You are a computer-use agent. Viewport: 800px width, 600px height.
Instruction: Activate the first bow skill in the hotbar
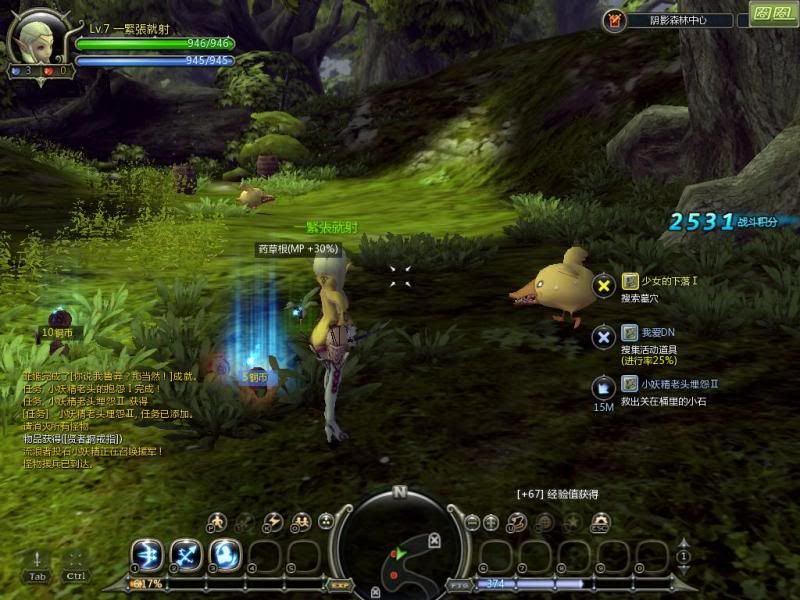[146, 555]
